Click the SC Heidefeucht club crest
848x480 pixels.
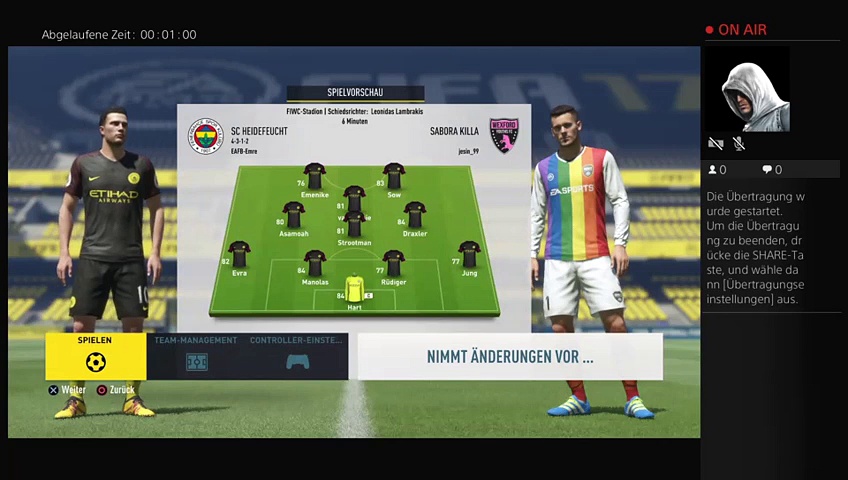[x=206, y=136]
